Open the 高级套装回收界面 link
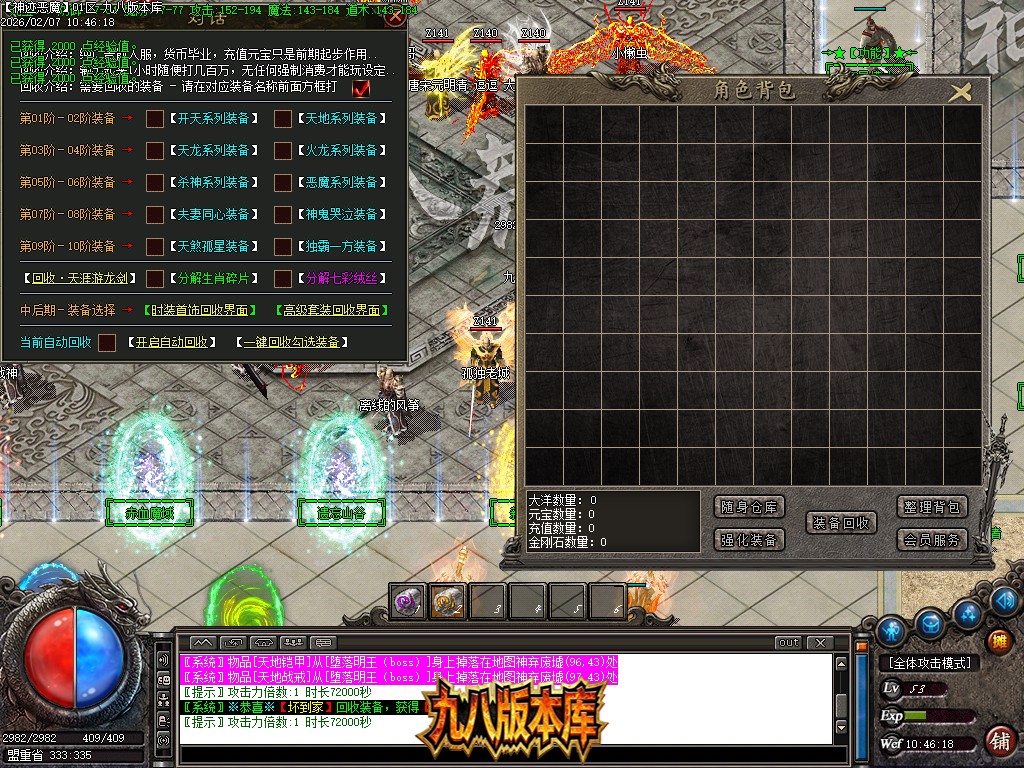1024x768 pixels. (x=331, y=310)
